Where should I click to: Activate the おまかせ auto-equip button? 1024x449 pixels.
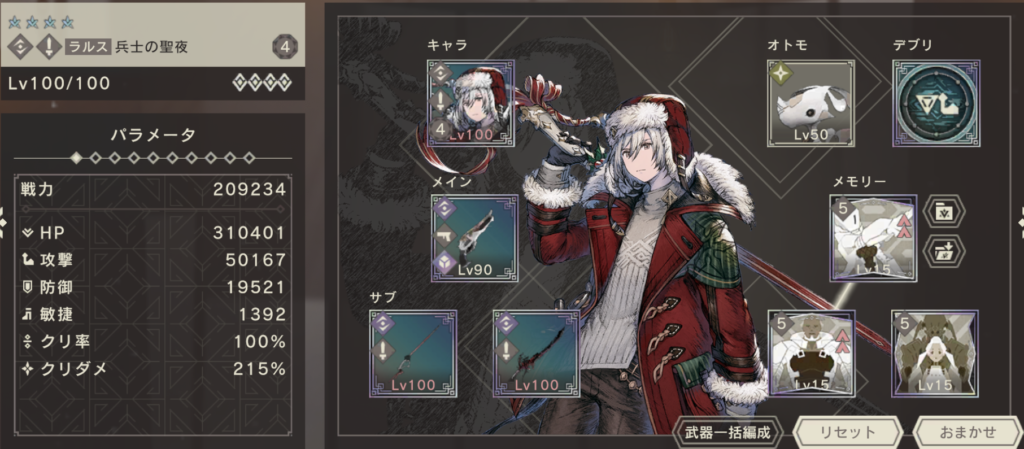tap(968, 433)
